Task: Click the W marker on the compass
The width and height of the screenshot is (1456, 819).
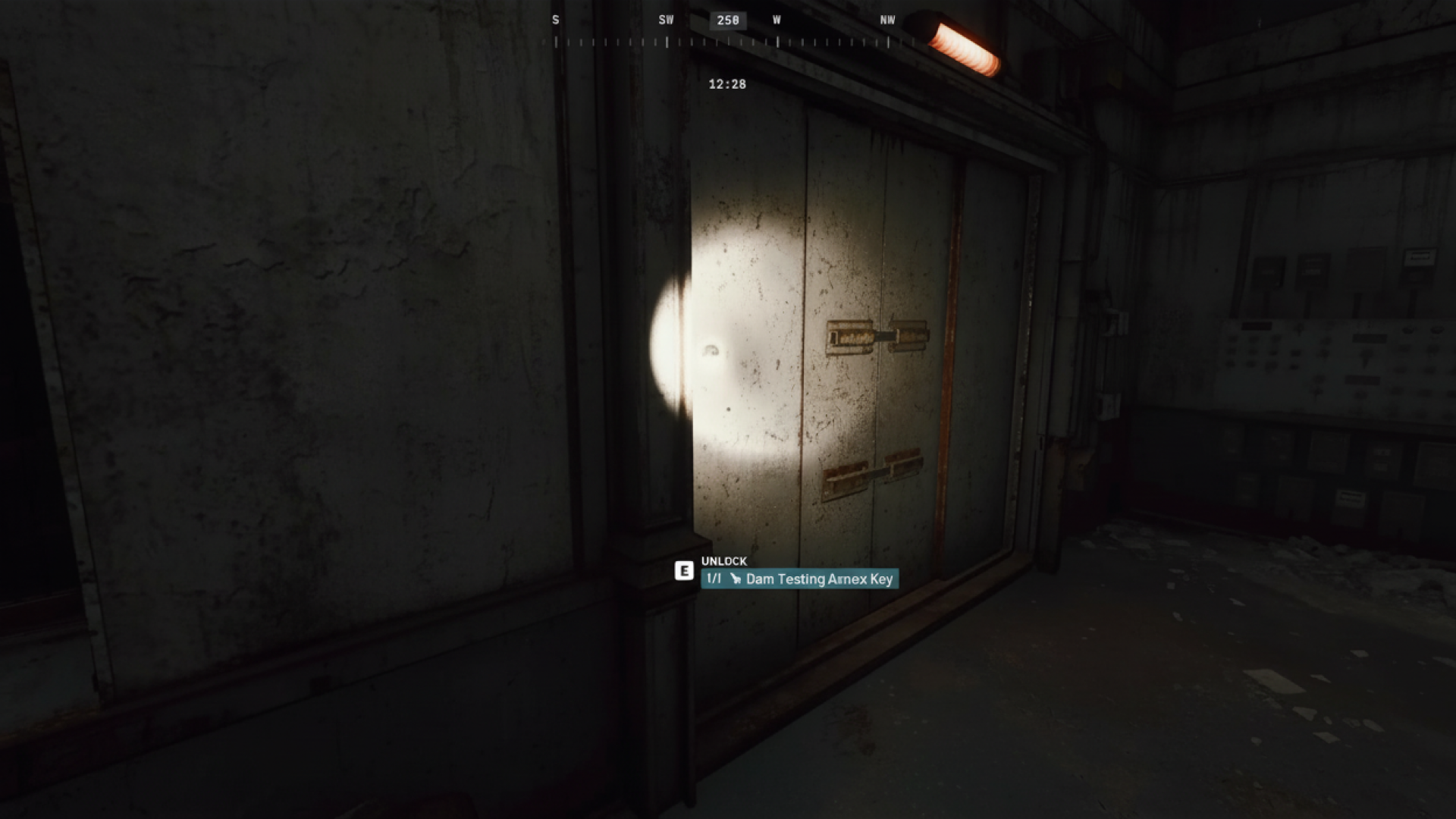Action: (777, 20)
